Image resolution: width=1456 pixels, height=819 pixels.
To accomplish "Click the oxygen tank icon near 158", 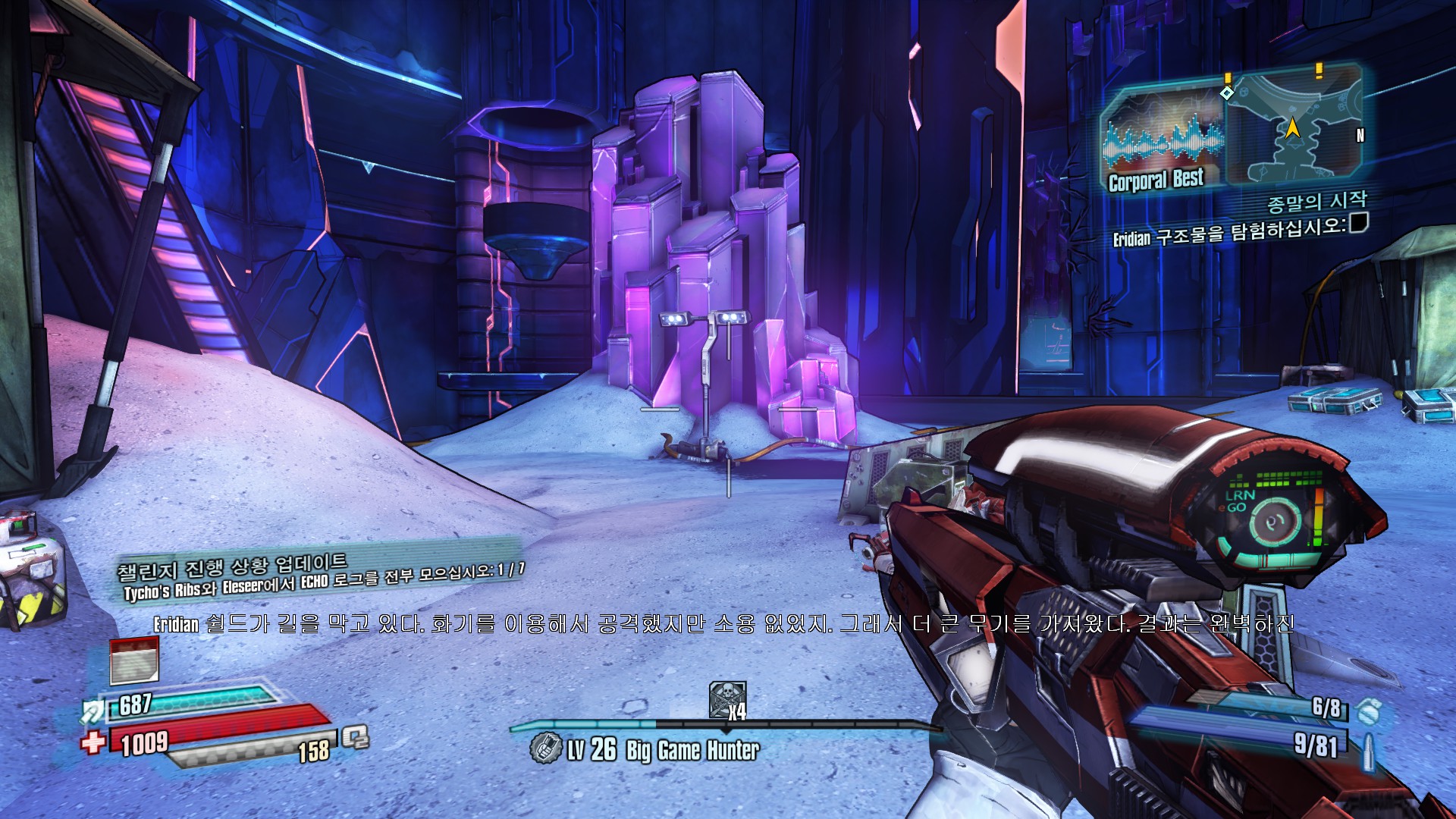I will (x=355, y=736).
